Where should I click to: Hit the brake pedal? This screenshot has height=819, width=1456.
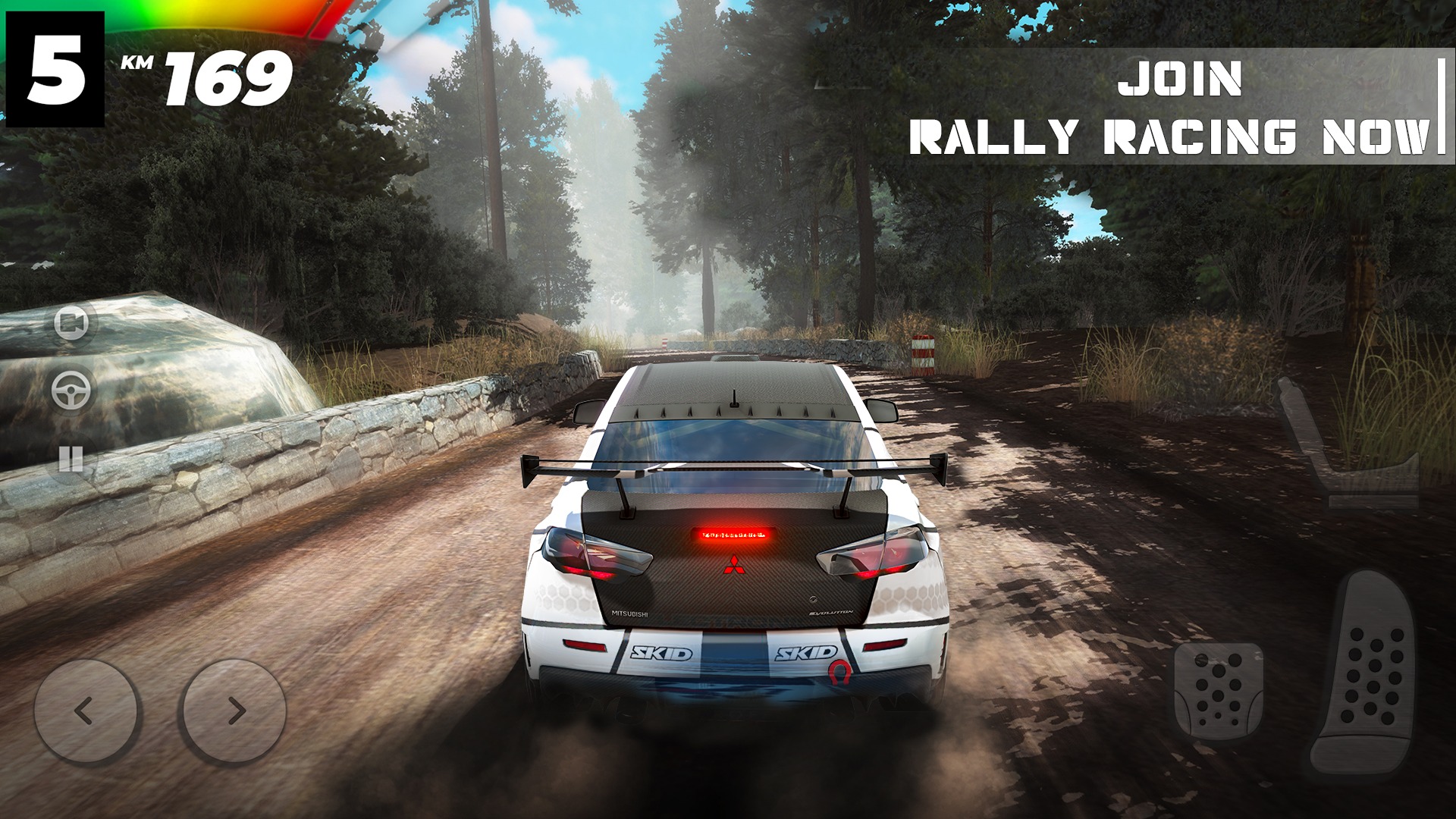[x=1218, y=691]
